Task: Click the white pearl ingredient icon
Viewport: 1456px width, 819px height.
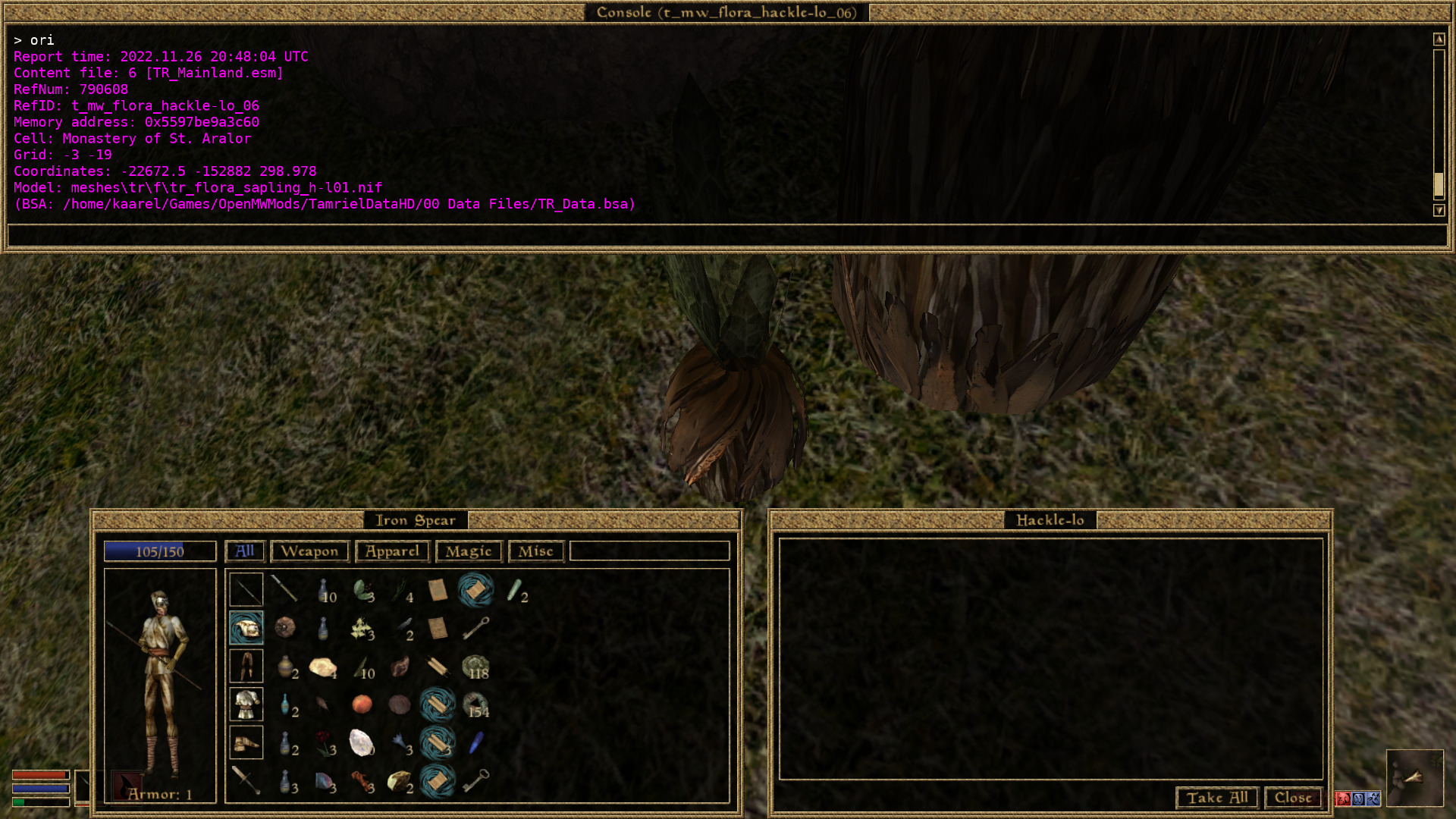Action: [360, 743]
